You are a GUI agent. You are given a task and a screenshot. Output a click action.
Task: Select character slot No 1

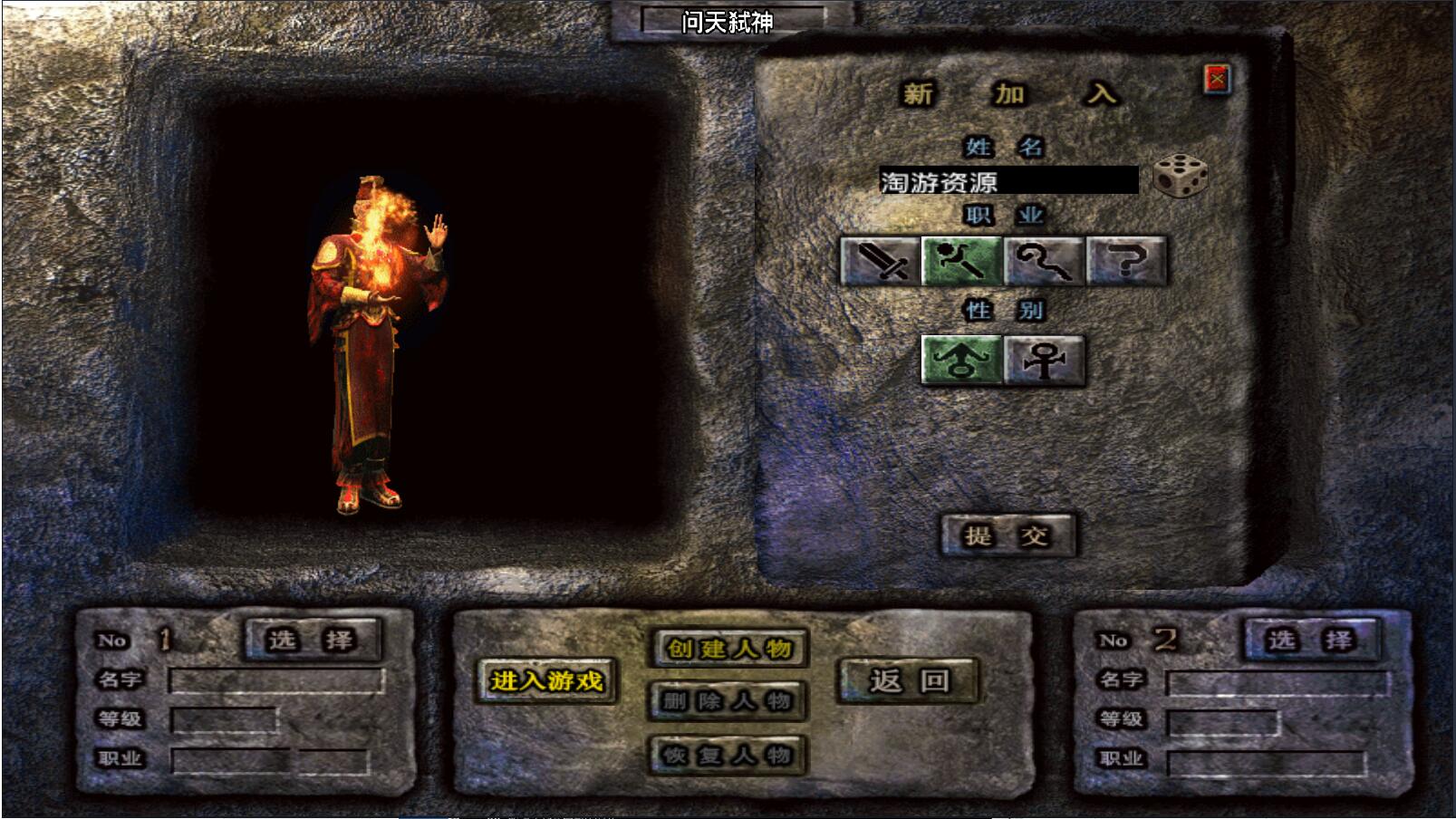pyautogui.click(x=312, y=640)
